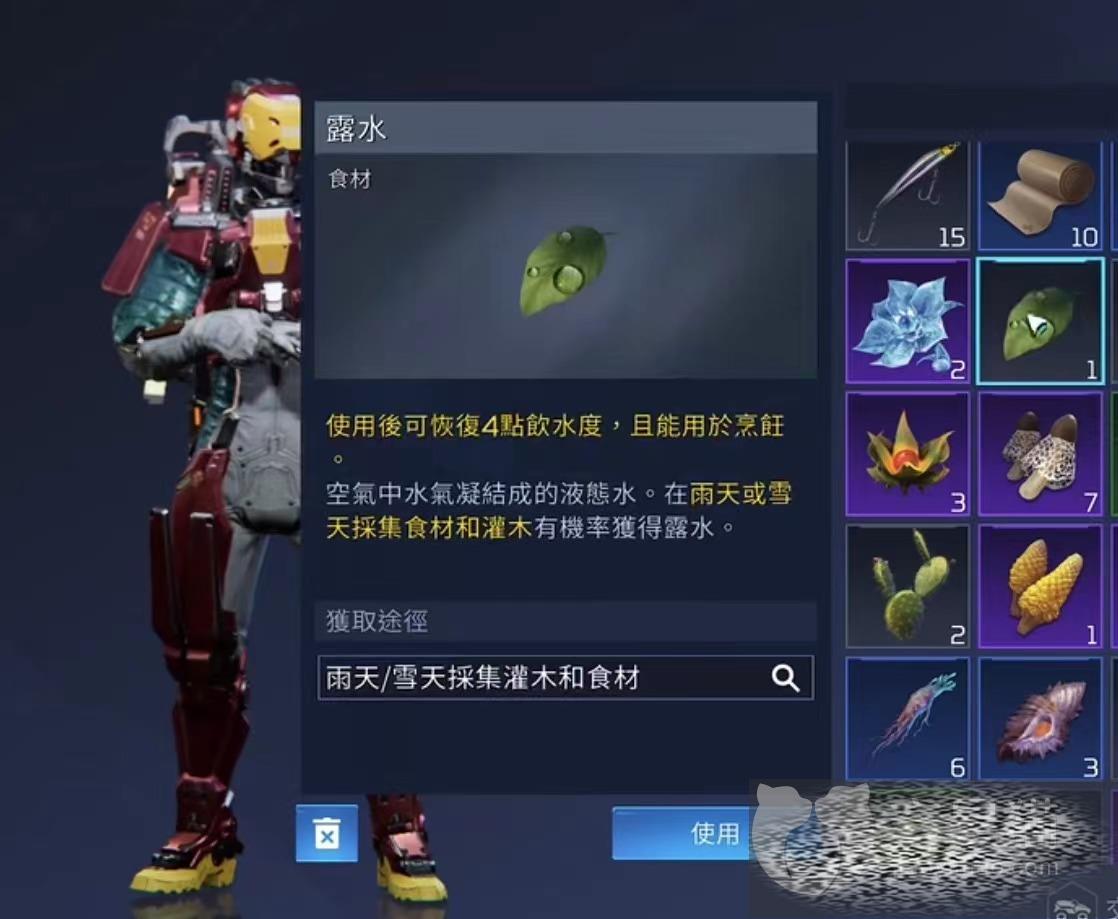Image resolution: width=1118 pixels, height=919 pixels.
Task: Search the rain/snow gathering source
Action: 786,679
